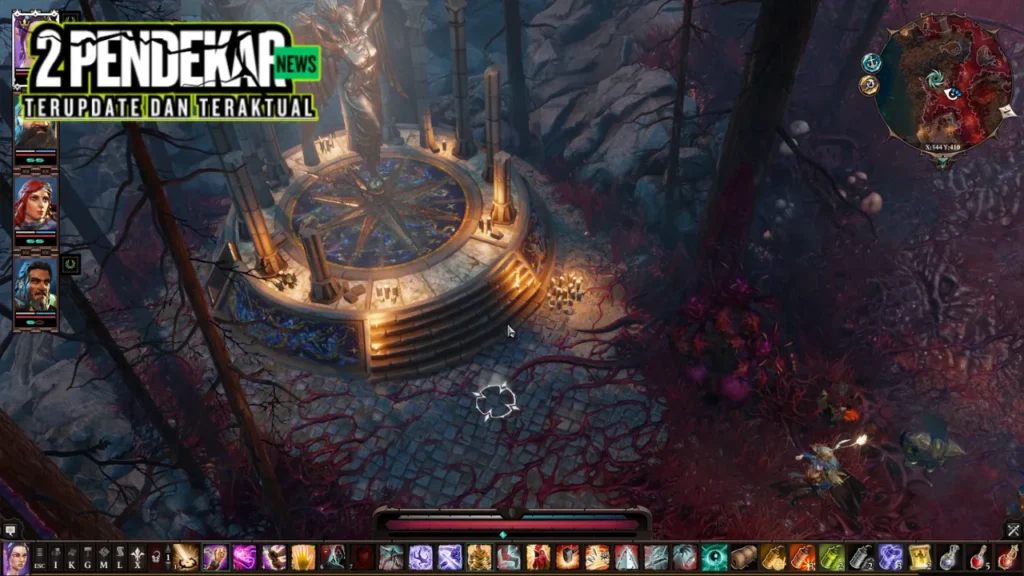The image size is (1024, 576).
Task: Use the wooden barrel item slot
Action: 743,557
